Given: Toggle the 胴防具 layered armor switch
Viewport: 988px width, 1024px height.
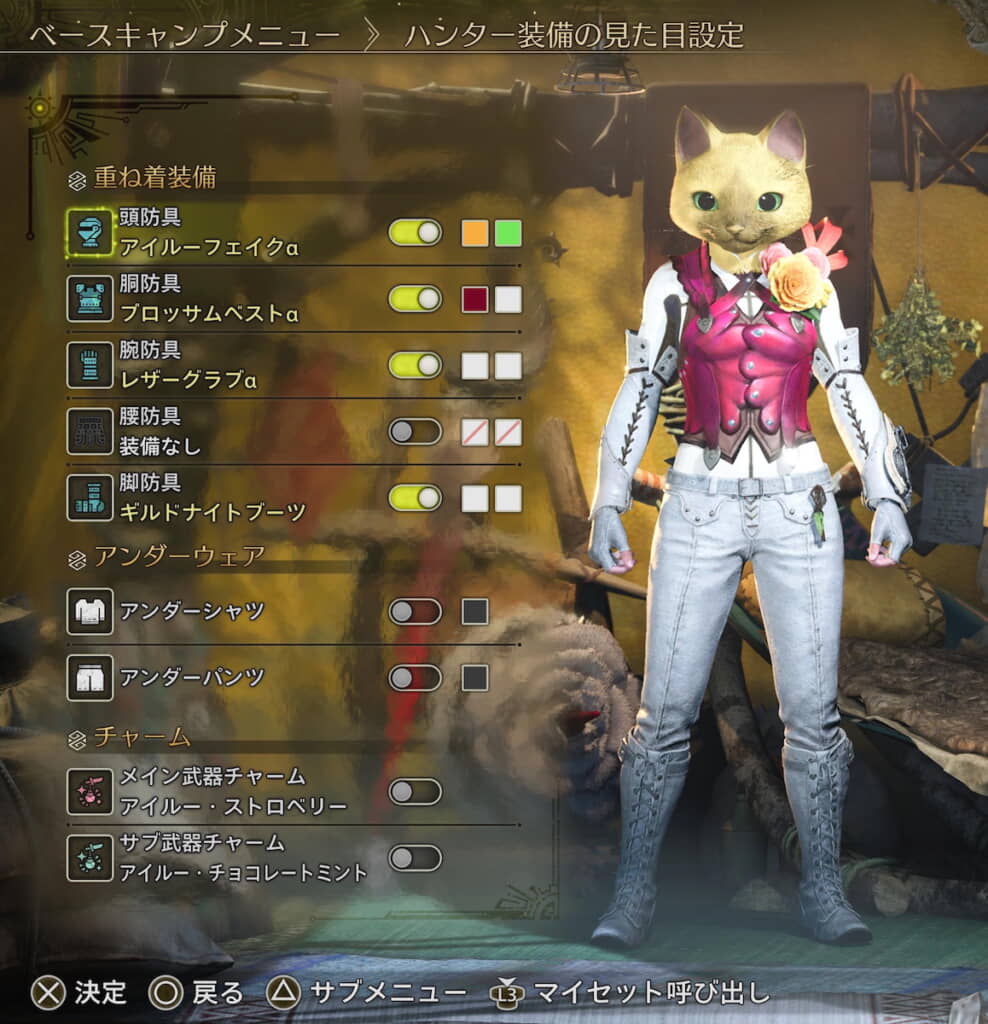Looking at the screenshot, I should (415, 299).
